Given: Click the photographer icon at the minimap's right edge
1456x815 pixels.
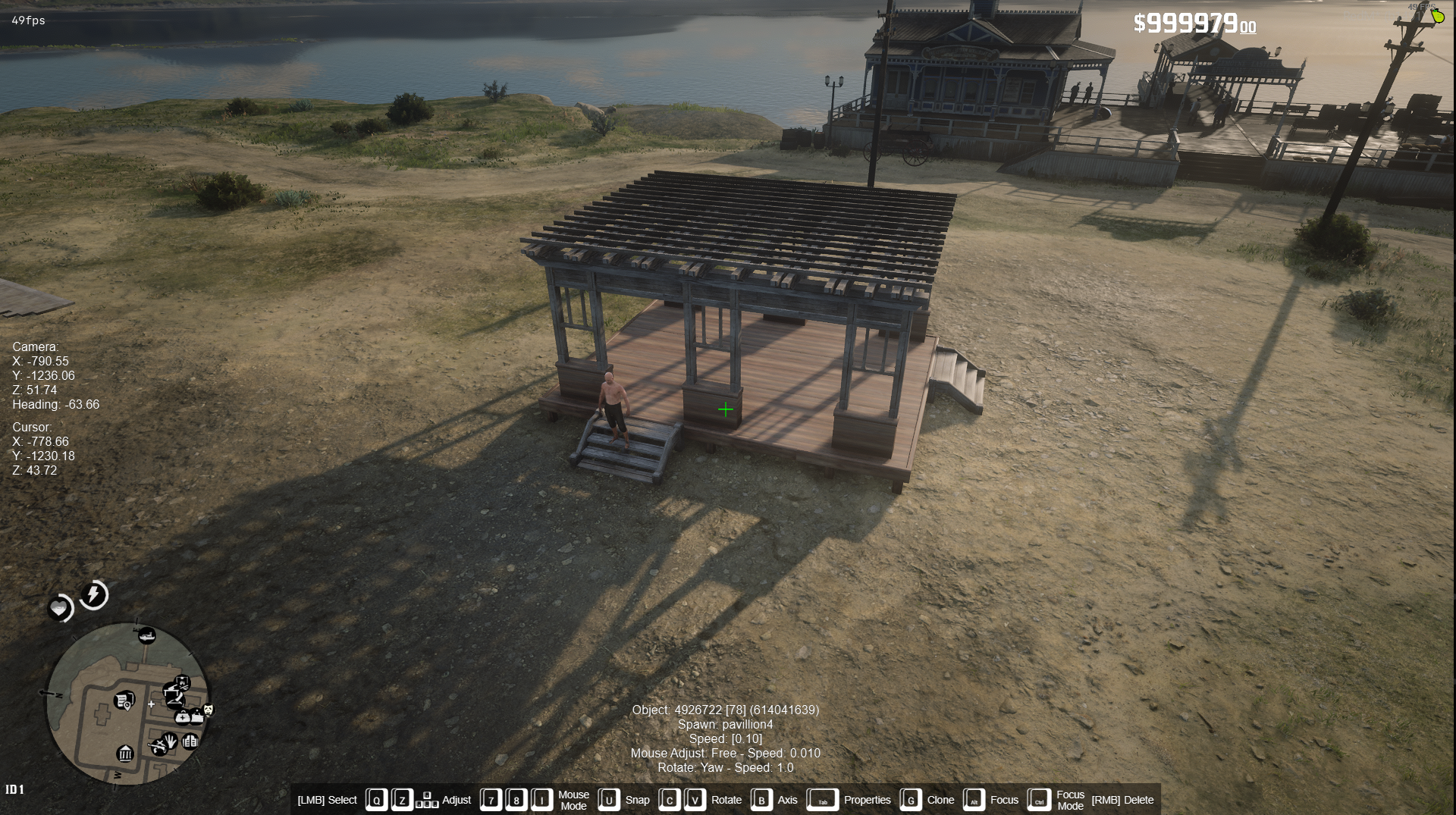Looking at the screenshot, I should click(208, 710).
